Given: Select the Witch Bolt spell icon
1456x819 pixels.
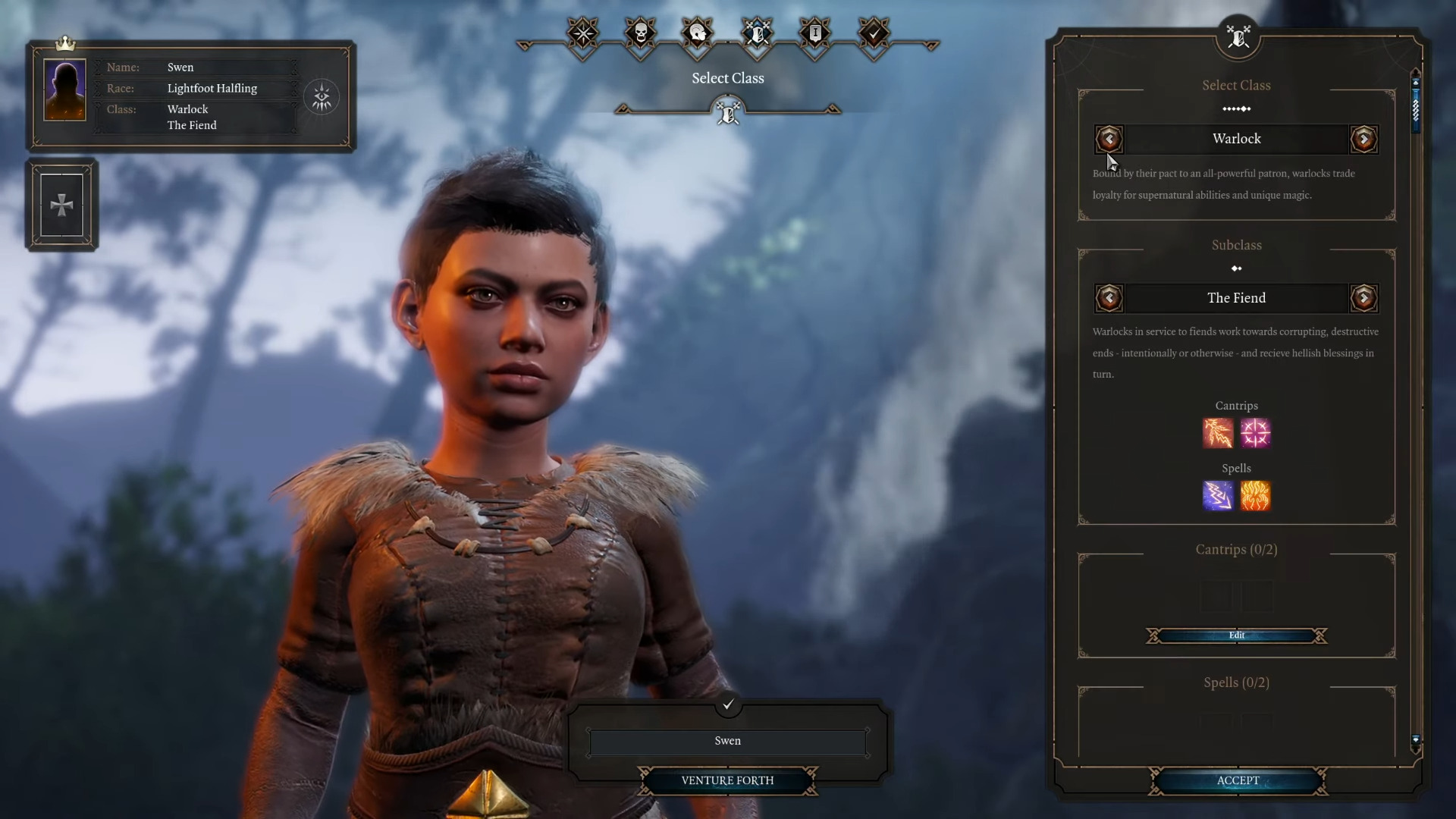Looking at the screenshot, I should pos(1218,497).
